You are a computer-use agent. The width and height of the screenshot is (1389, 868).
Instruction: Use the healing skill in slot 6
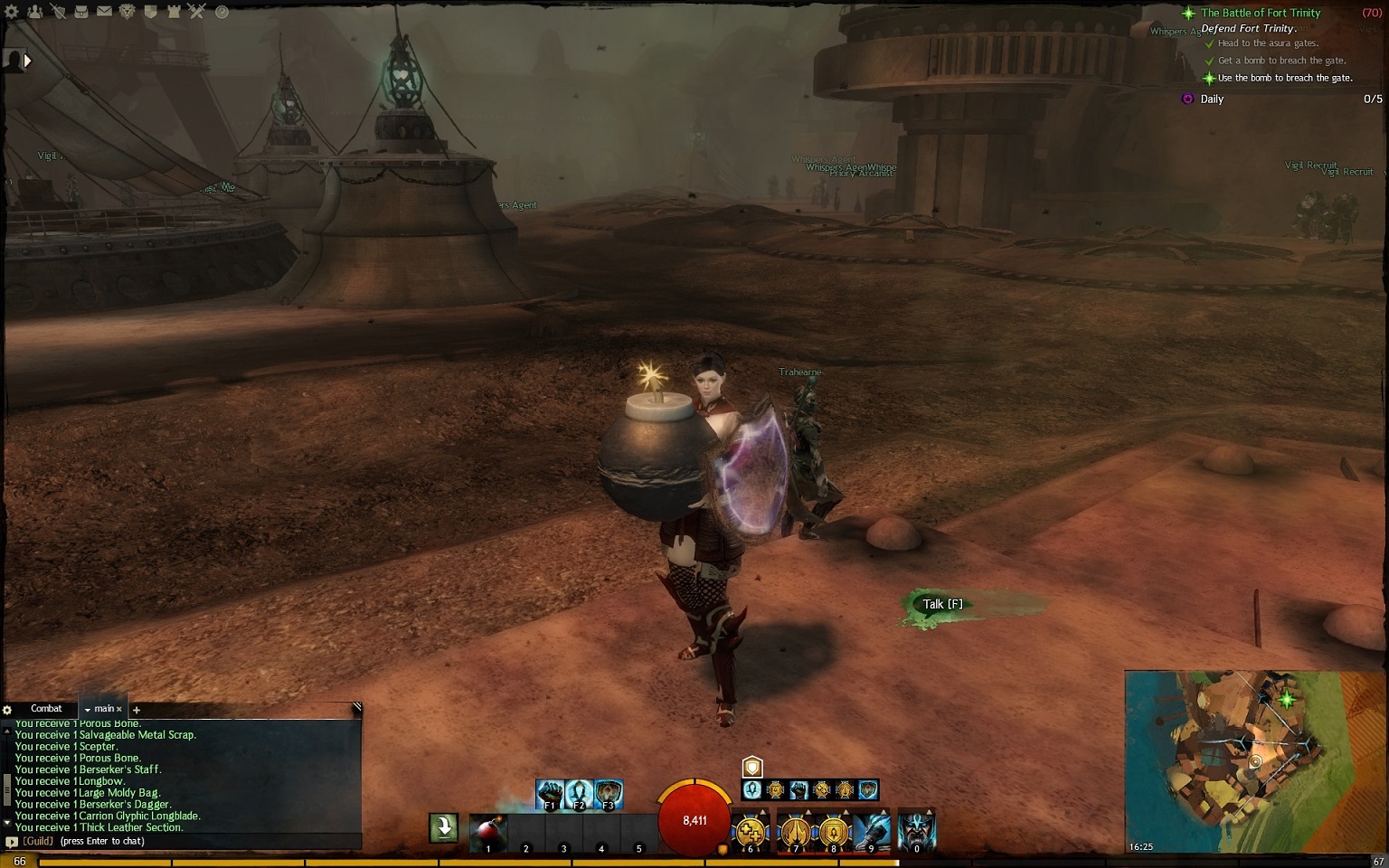[x=750, y=832]
